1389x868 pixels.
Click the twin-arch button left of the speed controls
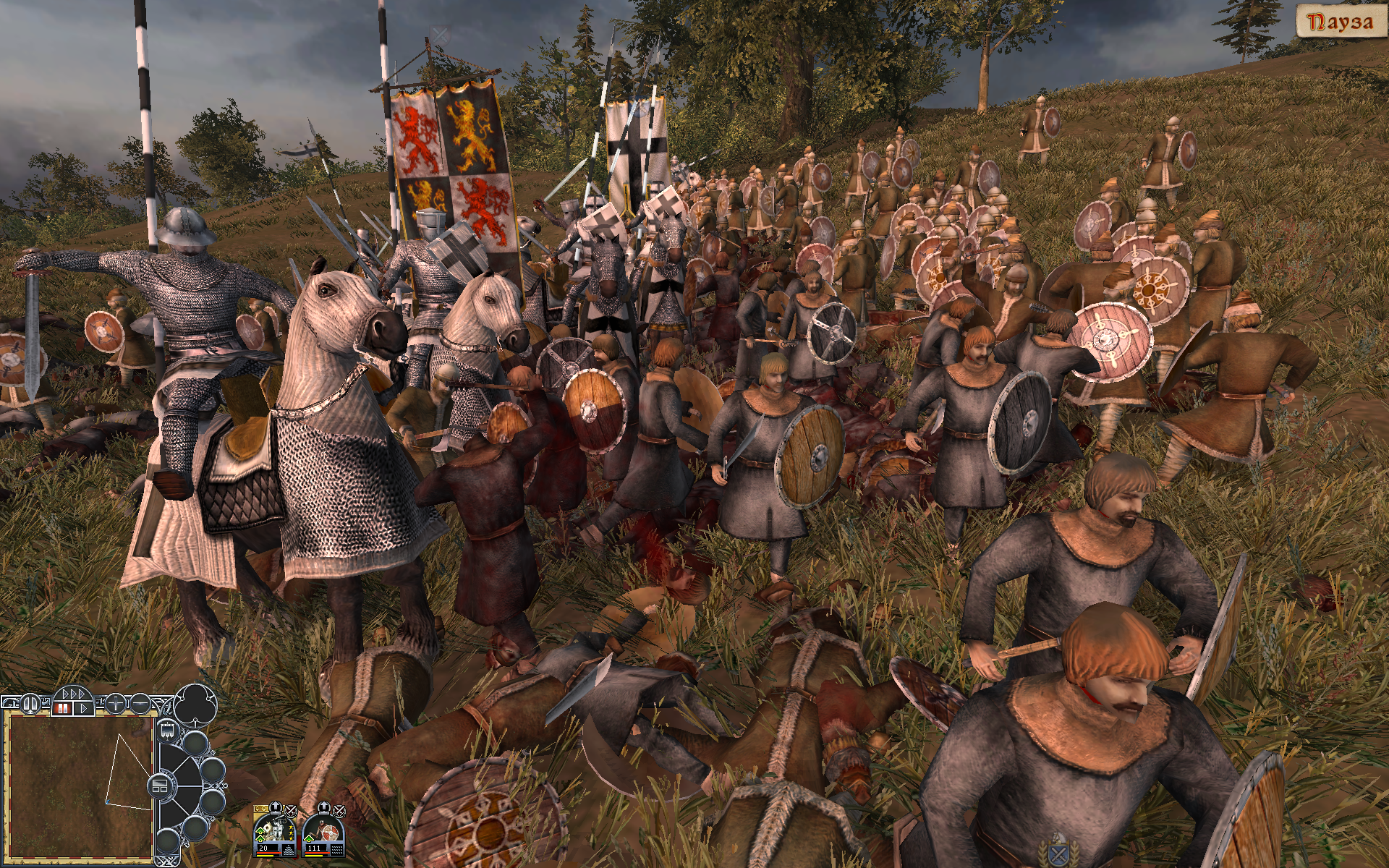[x=31, y=702]
